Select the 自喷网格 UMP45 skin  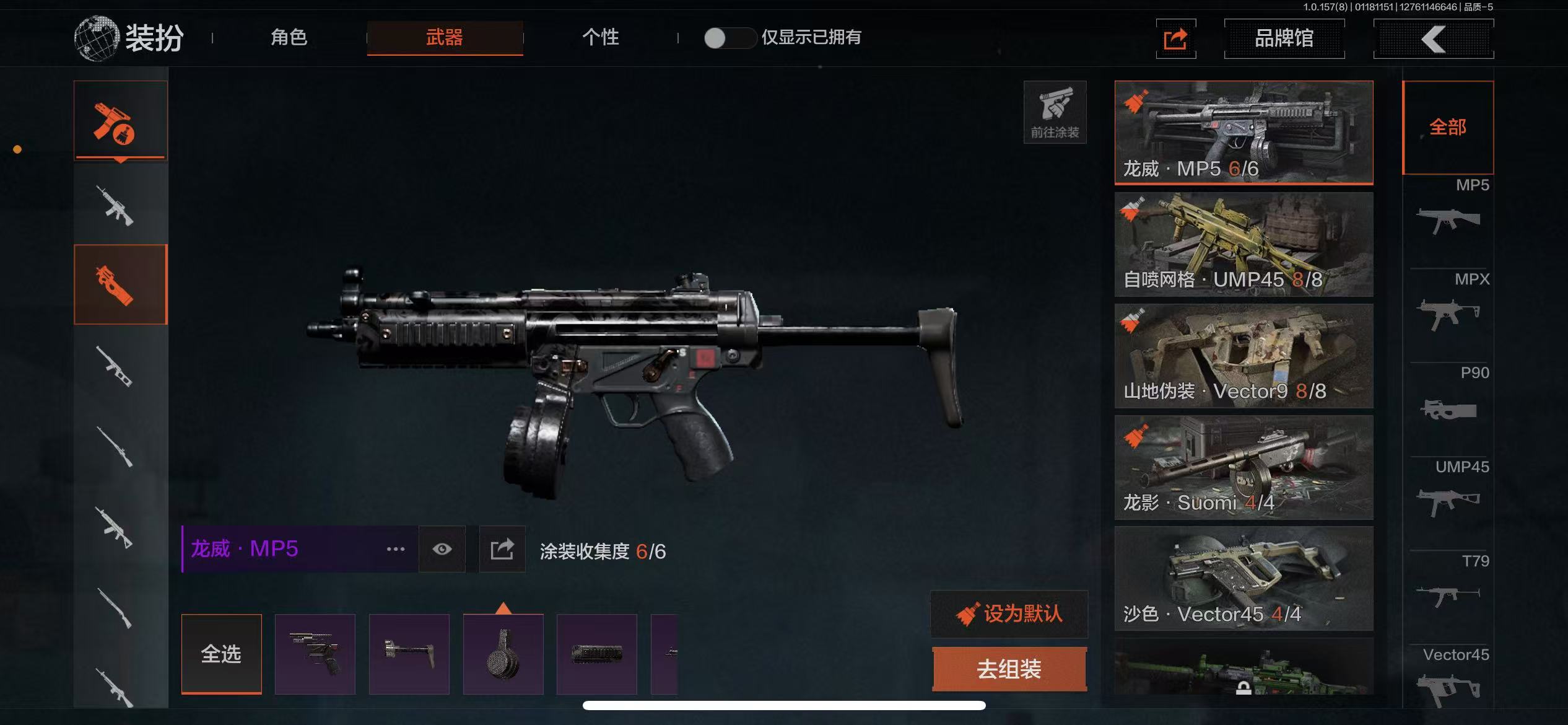pos(1244,244)
